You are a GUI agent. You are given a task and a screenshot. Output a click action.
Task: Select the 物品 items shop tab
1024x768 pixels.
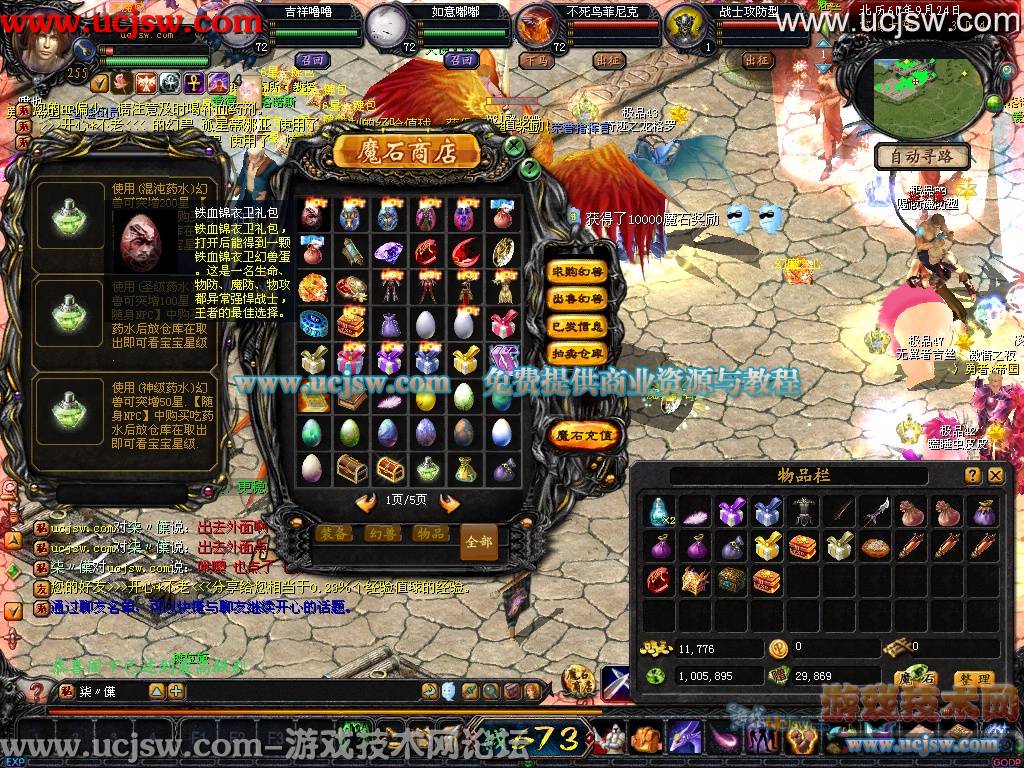point(430,534)
